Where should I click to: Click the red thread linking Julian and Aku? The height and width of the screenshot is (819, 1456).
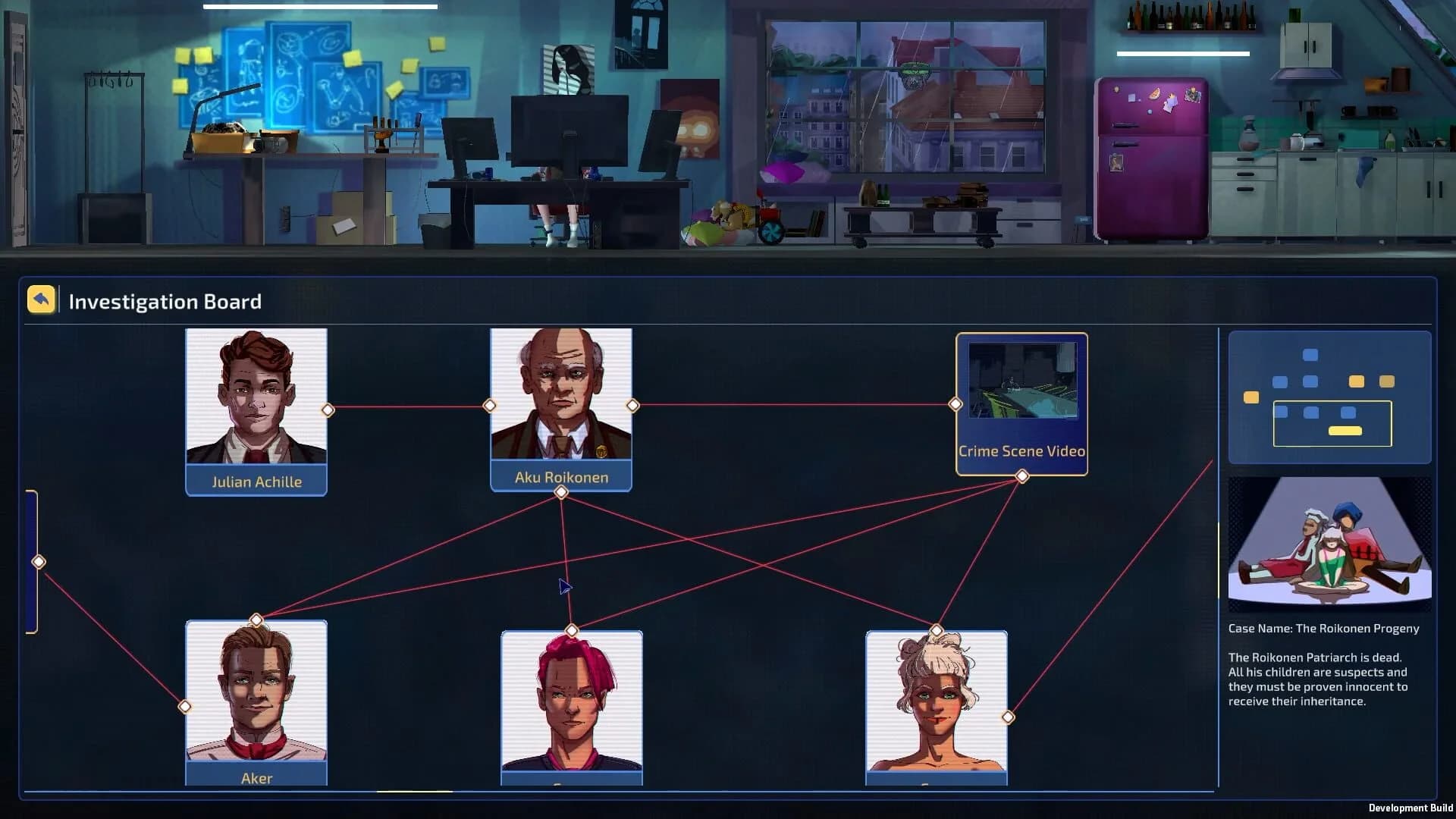point(409,408)
